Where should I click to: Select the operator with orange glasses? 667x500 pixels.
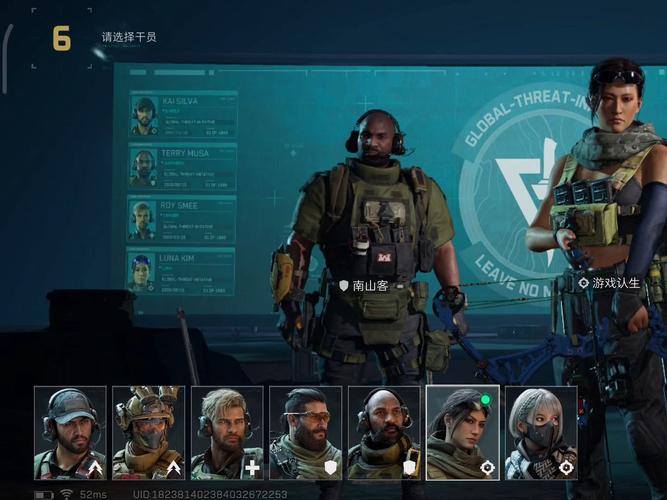click(x=305, y=432)
